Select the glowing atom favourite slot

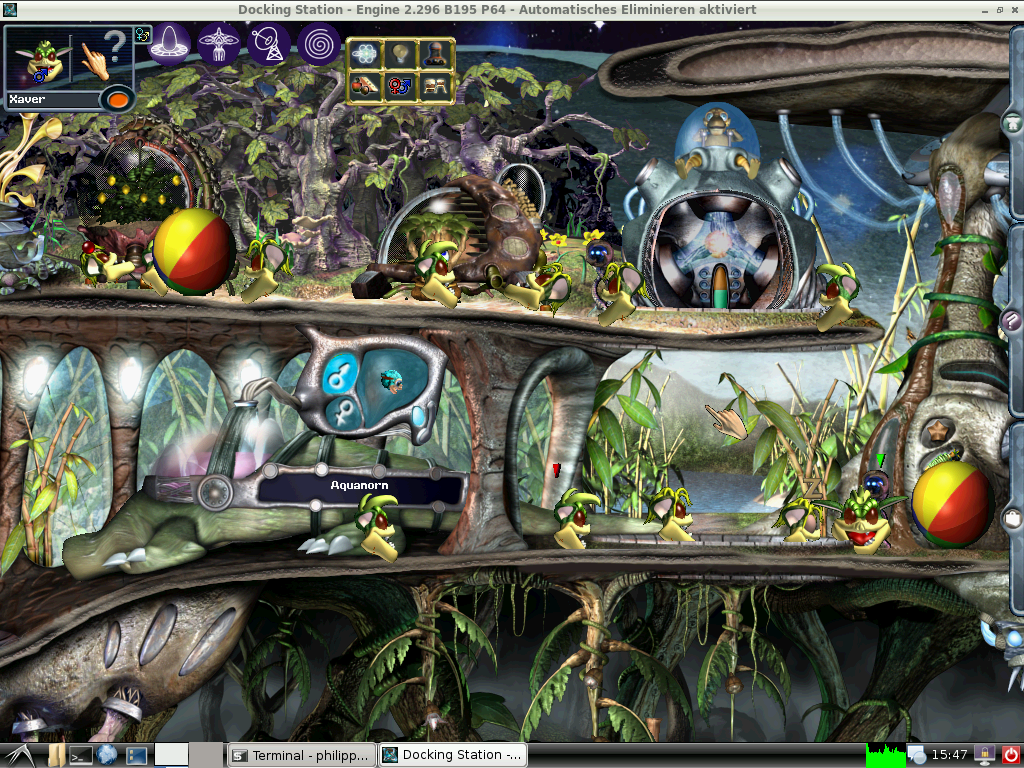(x=365, y=54)
